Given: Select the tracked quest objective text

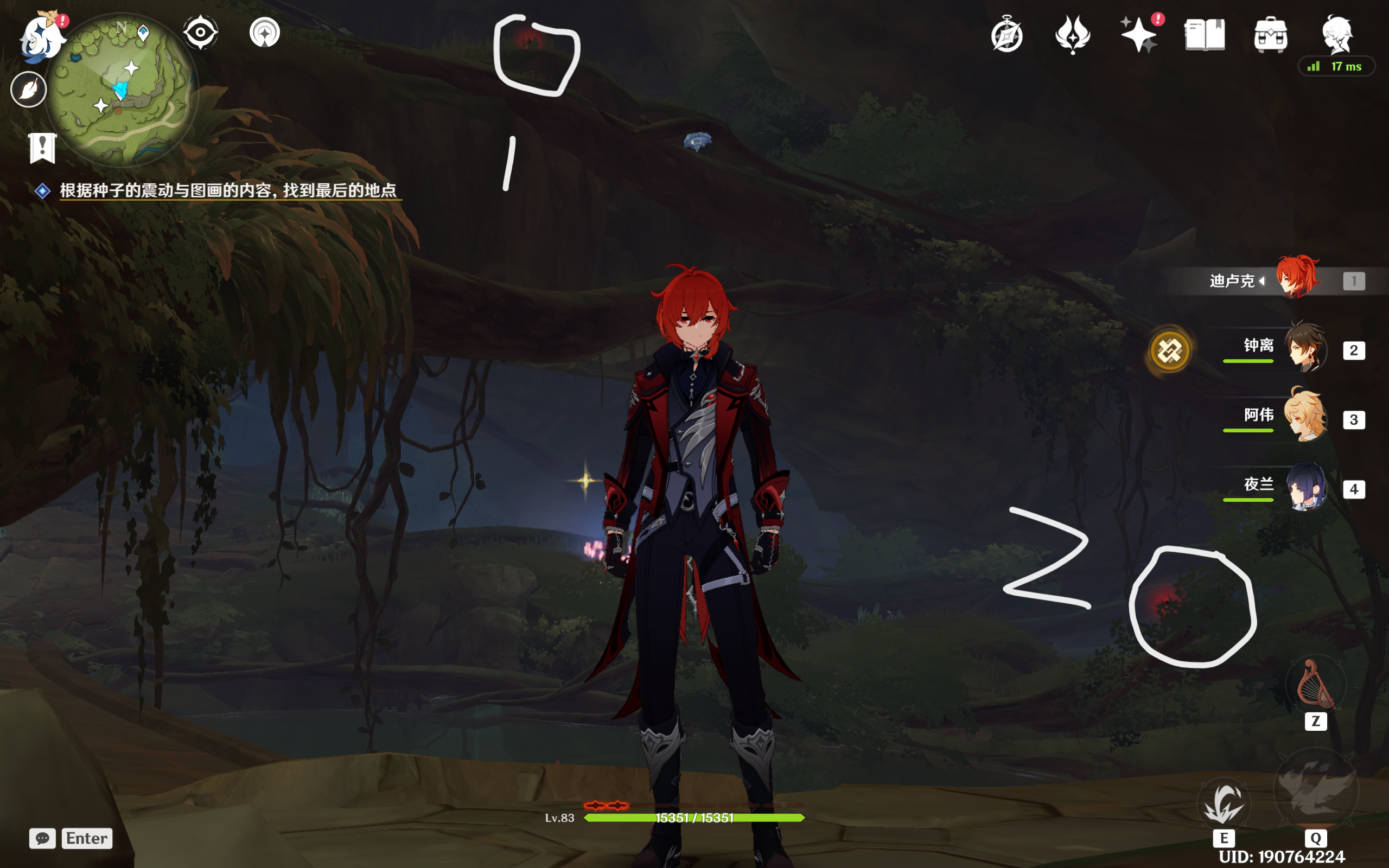Looking at the screenshot, I should [228, 190].
